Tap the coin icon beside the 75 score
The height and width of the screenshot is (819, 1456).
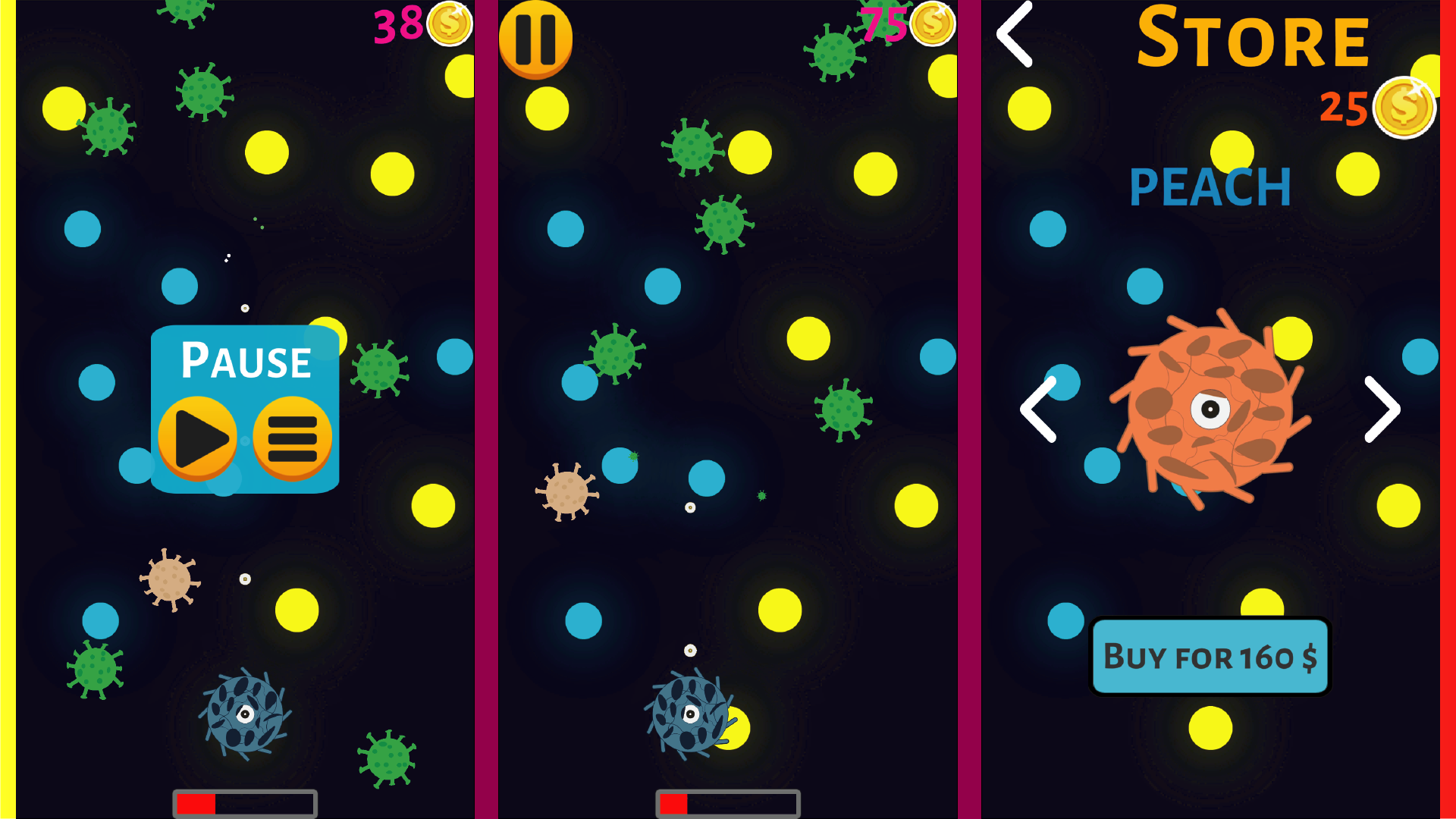coord(933,25)
